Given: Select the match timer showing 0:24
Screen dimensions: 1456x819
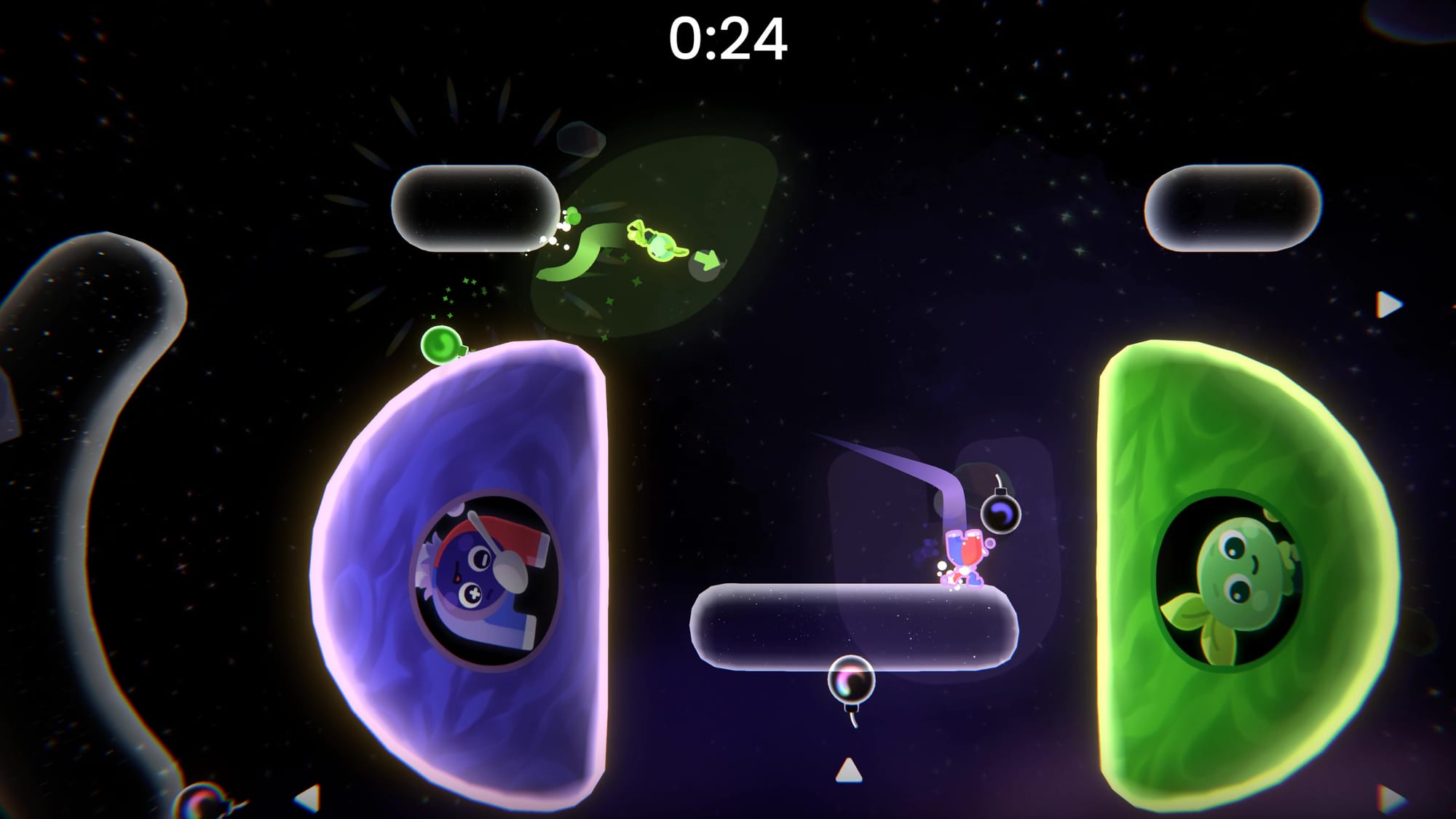Looking at the screenshot, I should (x=728, y=40).
